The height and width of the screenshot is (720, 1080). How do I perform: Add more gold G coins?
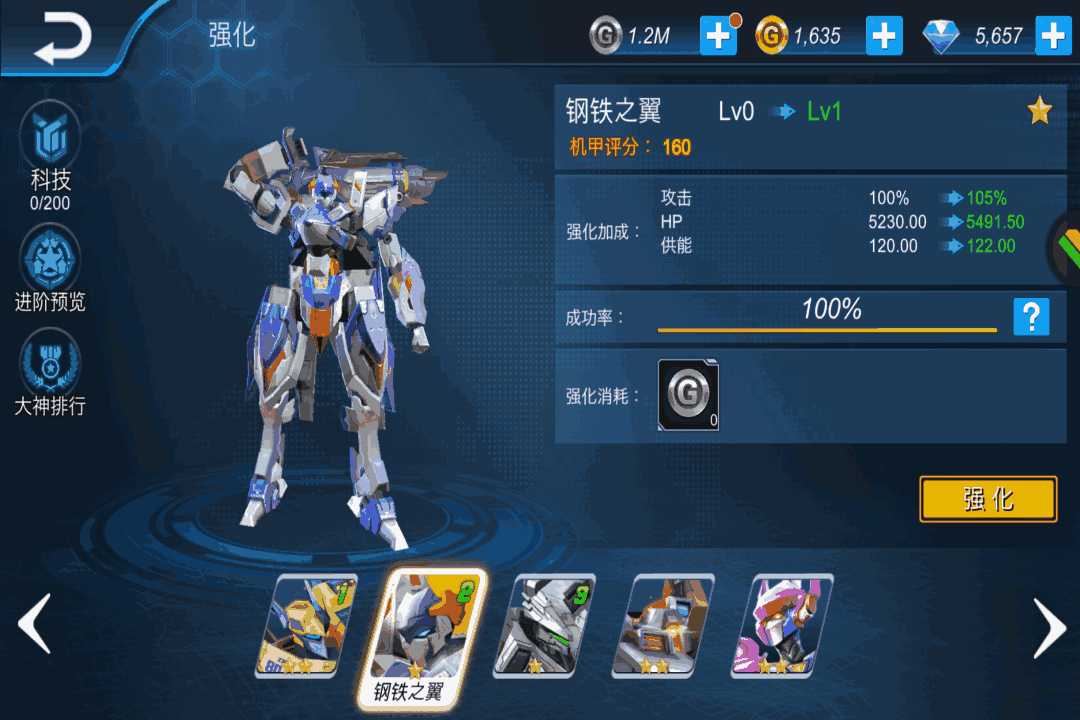click(884, 36)
